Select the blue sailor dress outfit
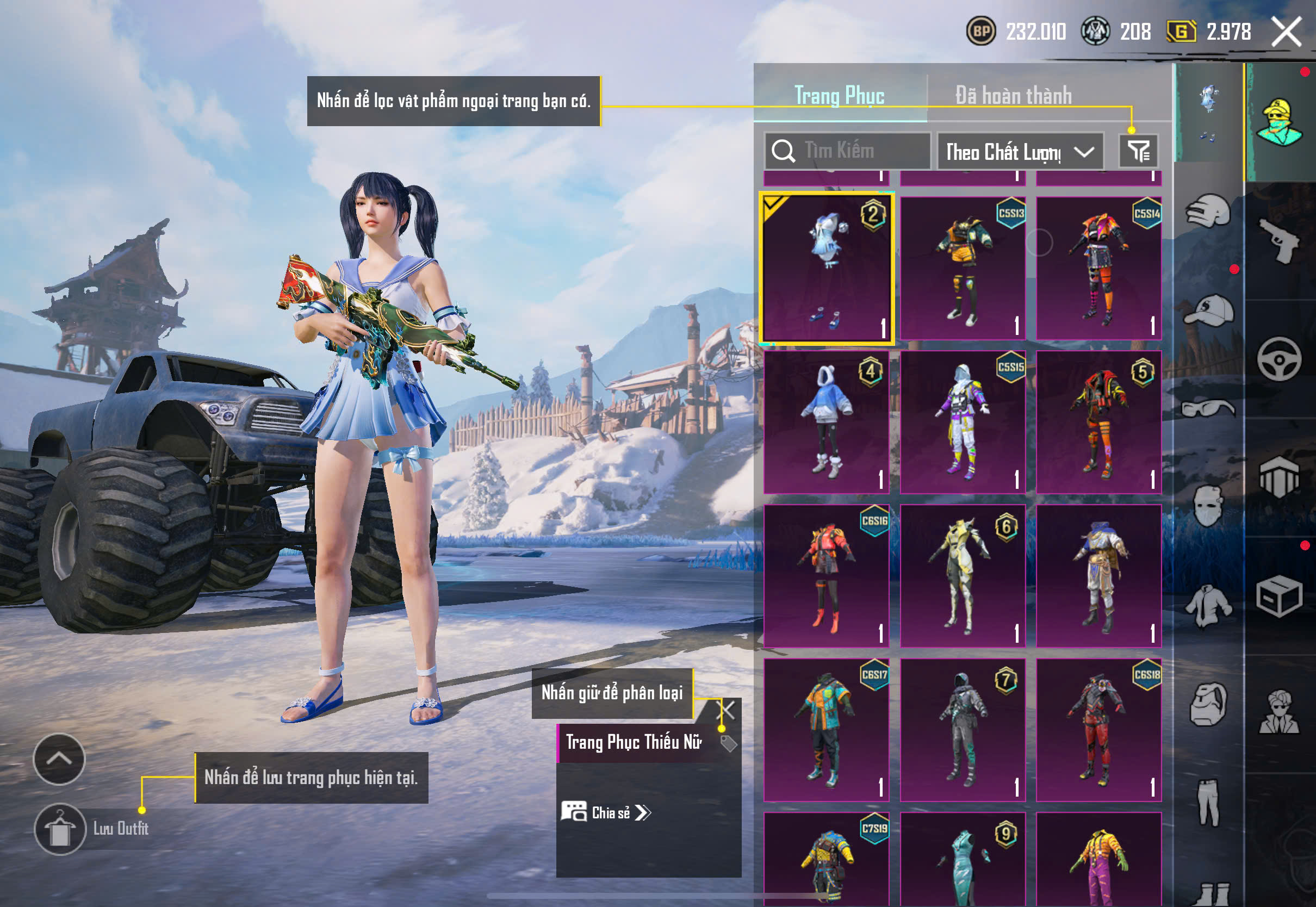 (827, 268)
